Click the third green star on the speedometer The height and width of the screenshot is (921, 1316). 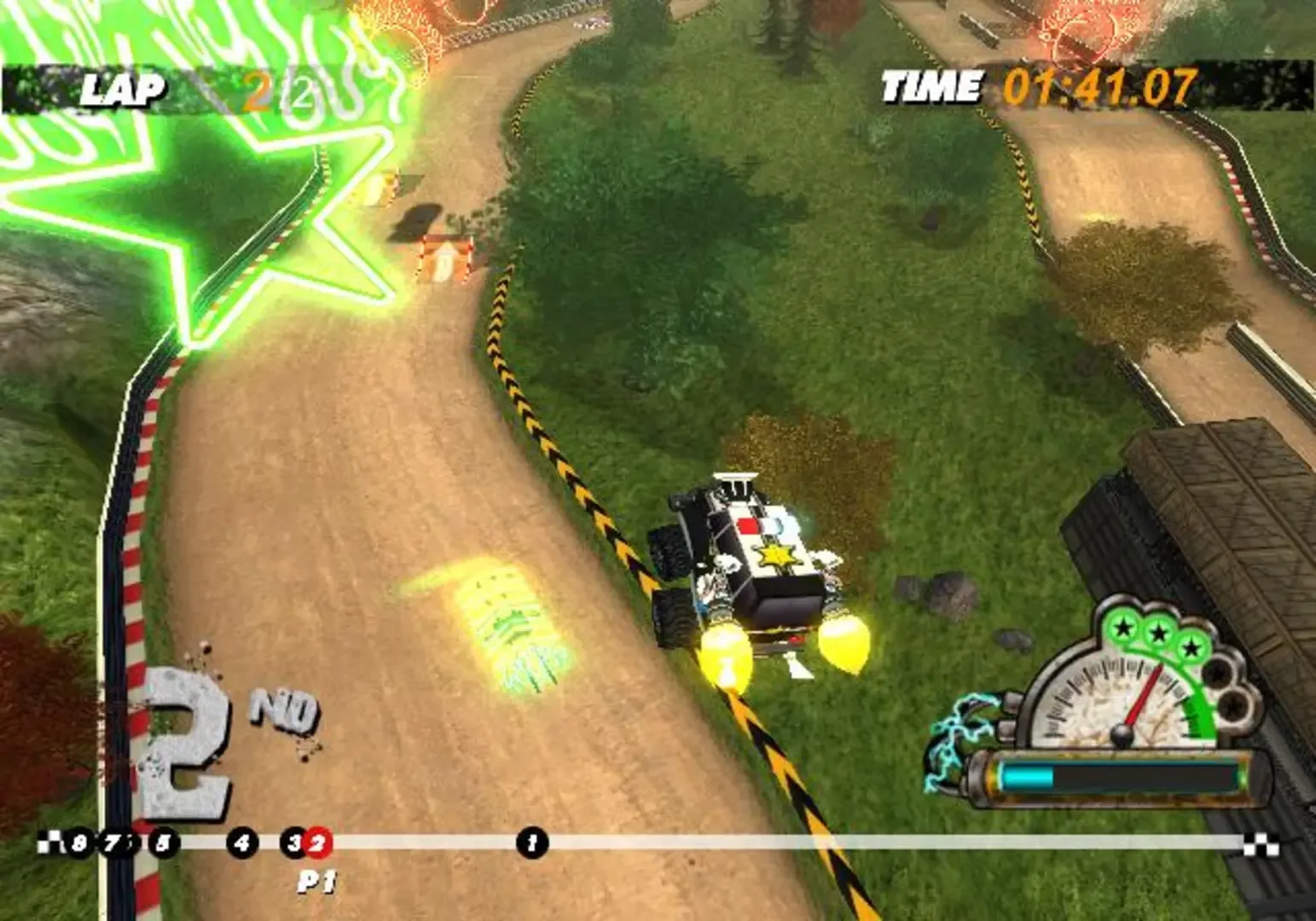pyautogui.click(x=1191, y=648)
